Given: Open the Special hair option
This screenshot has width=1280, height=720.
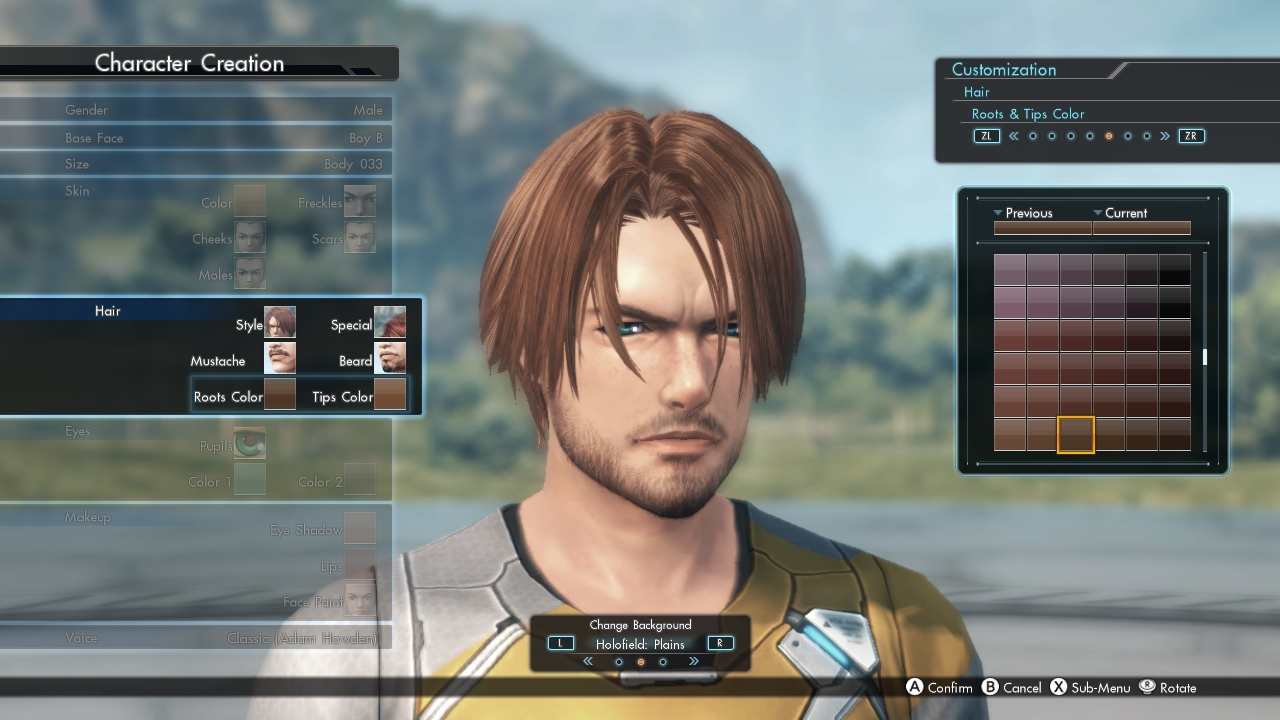Looking at the screenshot, I should click(x=389, y=323).
